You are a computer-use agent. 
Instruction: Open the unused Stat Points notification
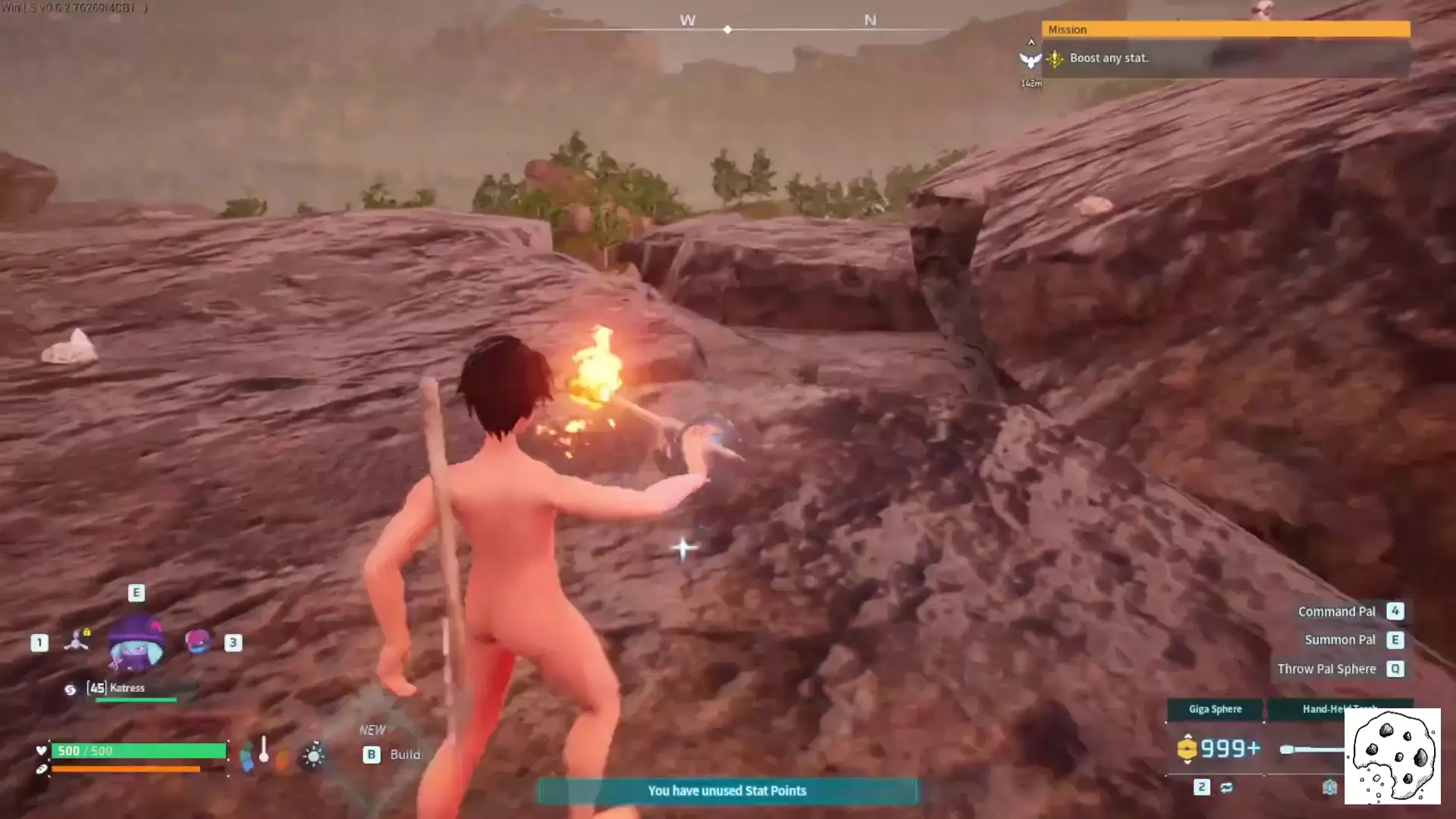[x=727, y=791]
